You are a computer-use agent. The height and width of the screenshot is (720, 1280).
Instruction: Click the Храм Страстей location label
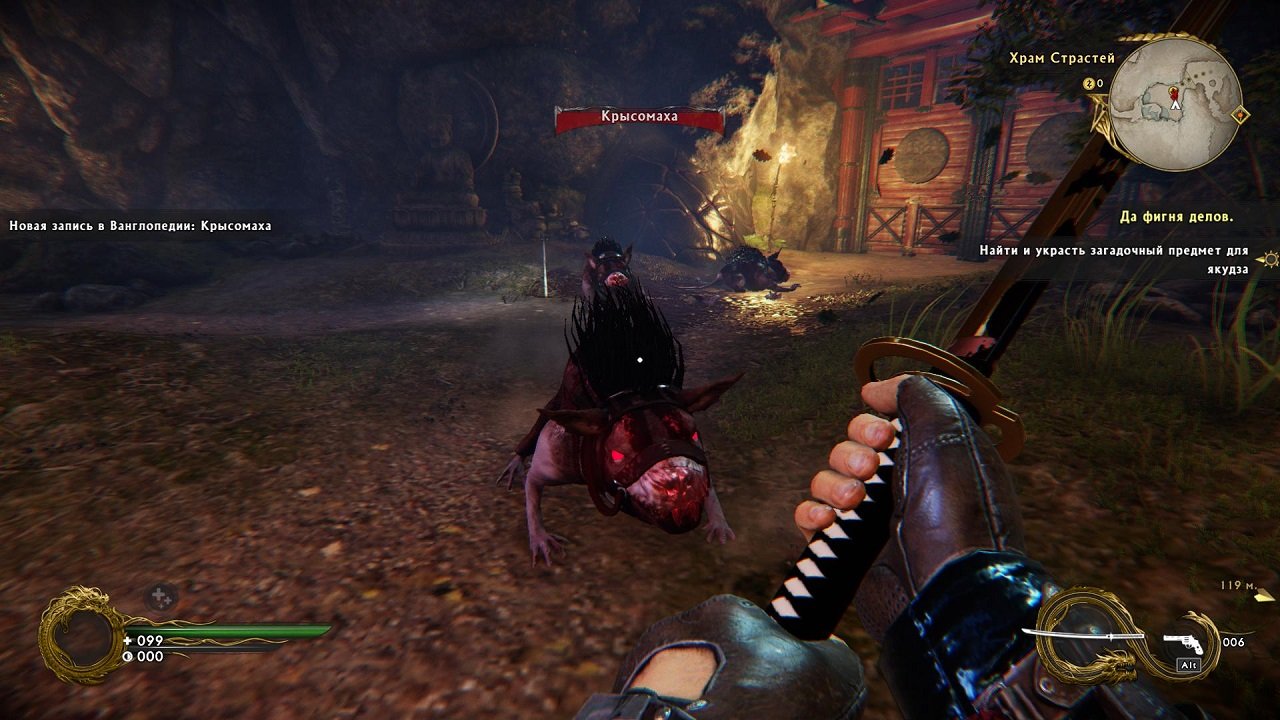click(1062, 58)
